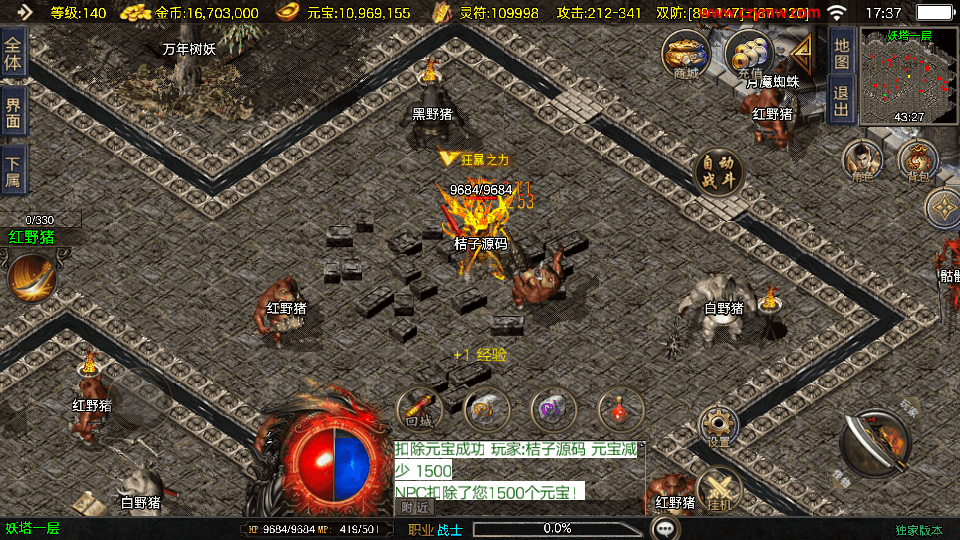Viewport: 960px width, 540px height.
Task: Use the red potion quick slot
Action: 620,408
